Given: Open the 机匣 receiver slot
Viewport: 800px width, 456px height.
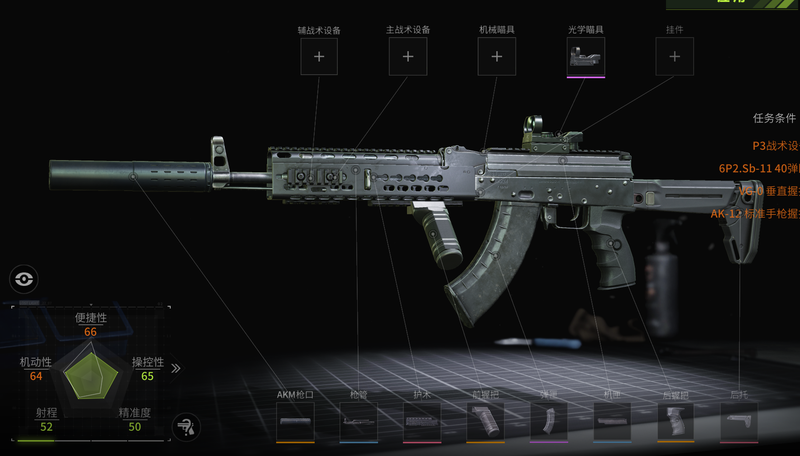Looking at the screenshot, I should pos(612,422).
